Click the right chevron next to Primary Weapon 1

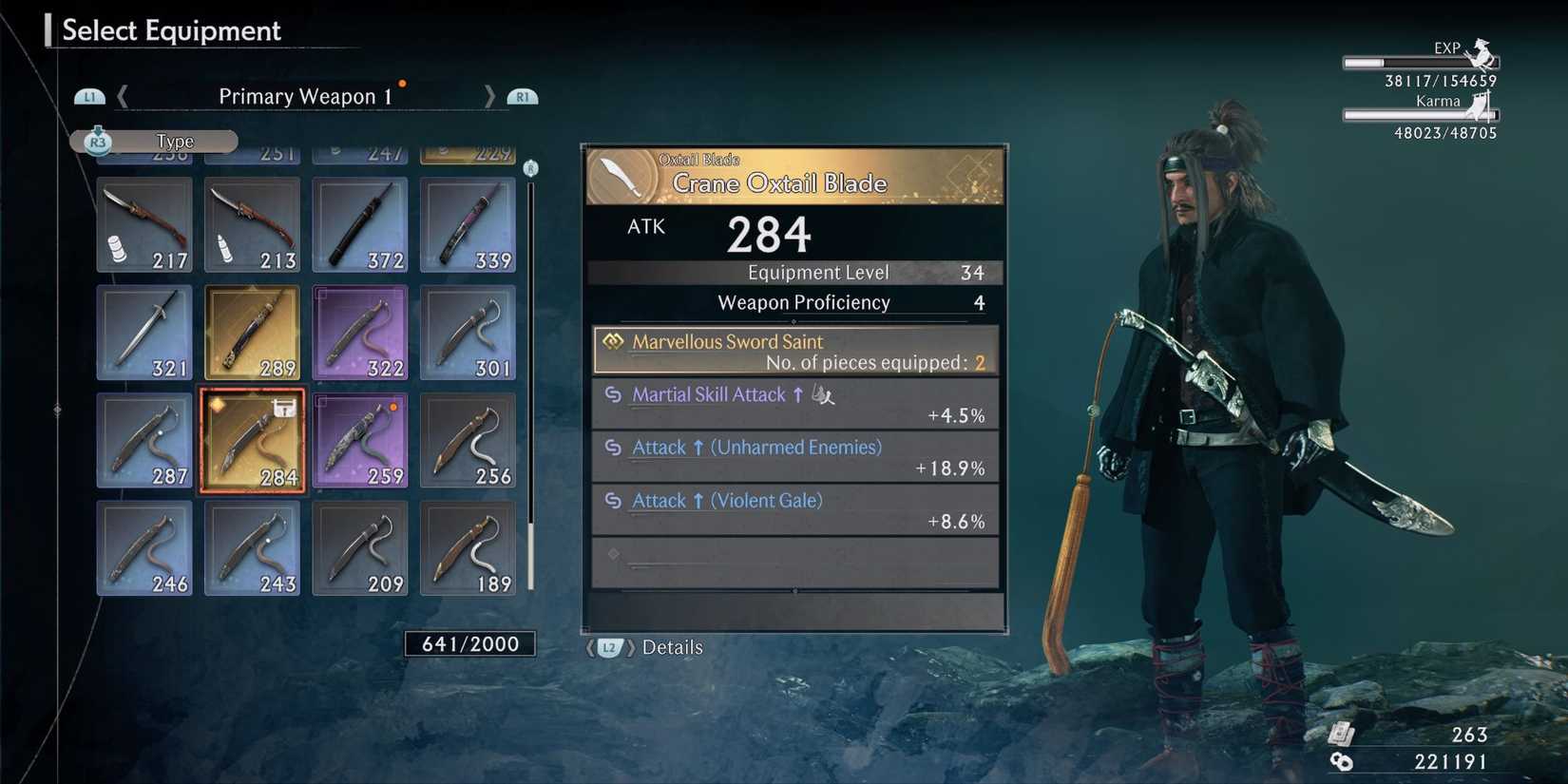point(489,96)
